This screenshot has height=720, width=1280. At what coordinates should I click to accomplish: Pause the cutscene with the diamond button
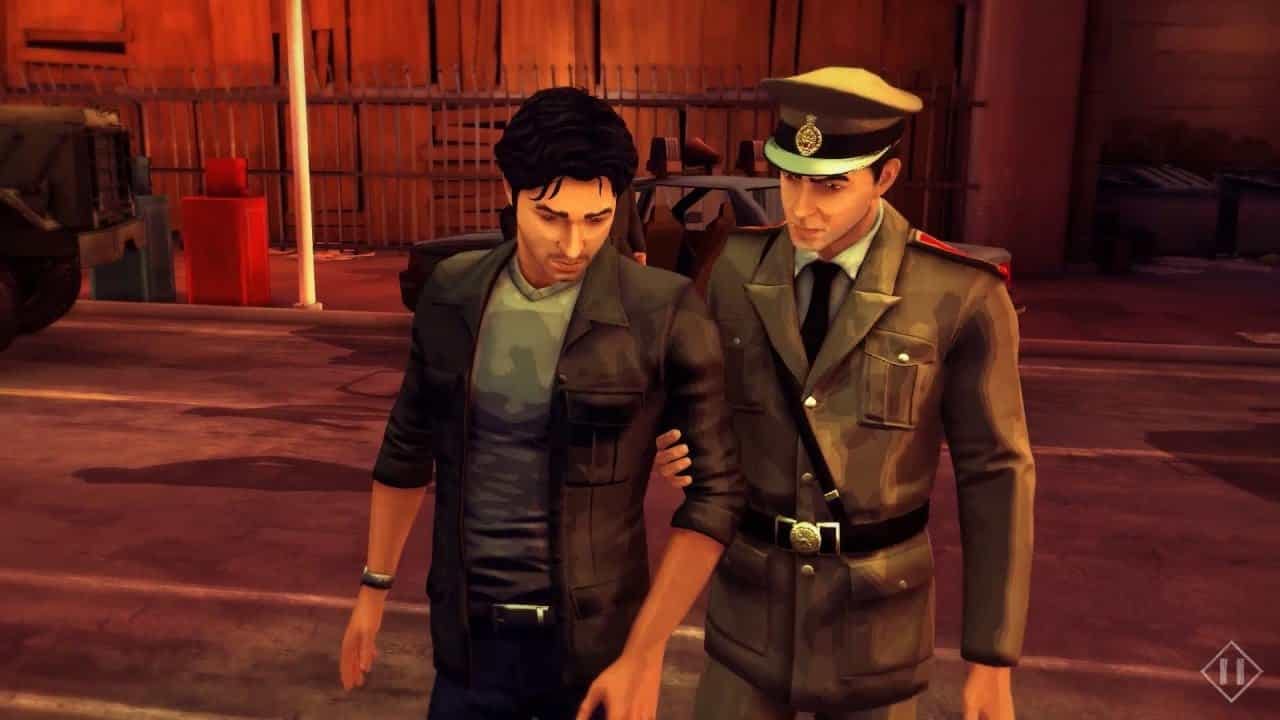1231,672
